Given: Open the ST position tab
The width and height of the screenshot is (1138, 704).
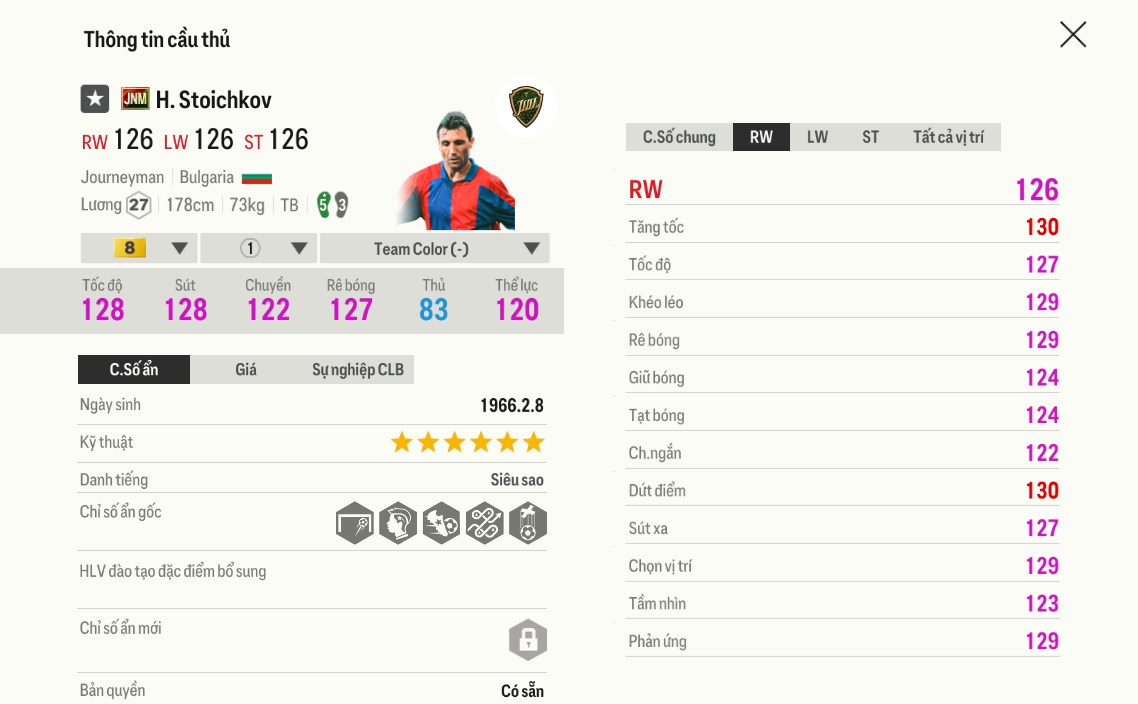Looking at the screenshot, I should [x=870, y=137].
